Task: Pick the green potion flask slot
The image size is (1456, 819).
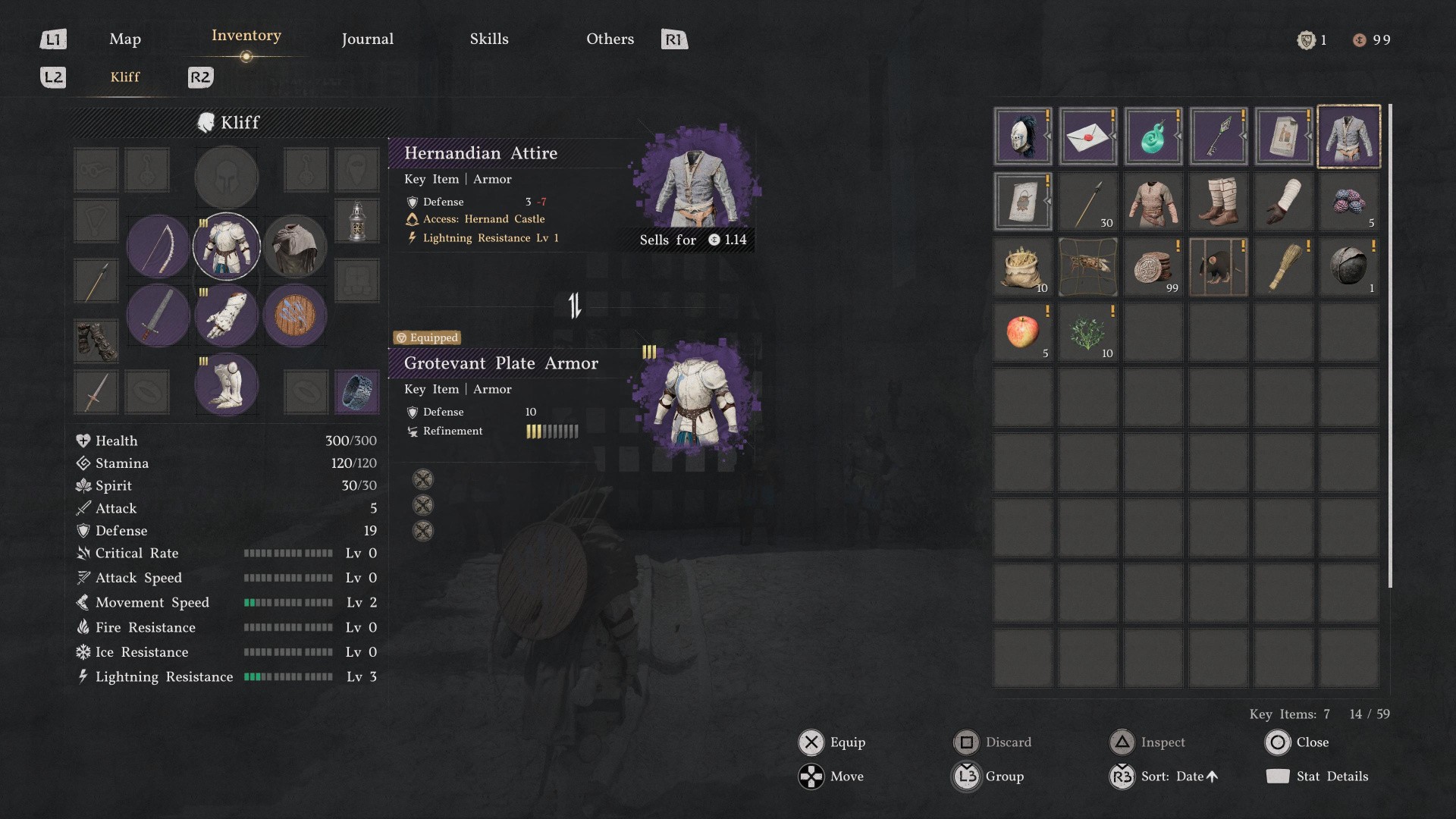Action: click(1153, 136)
